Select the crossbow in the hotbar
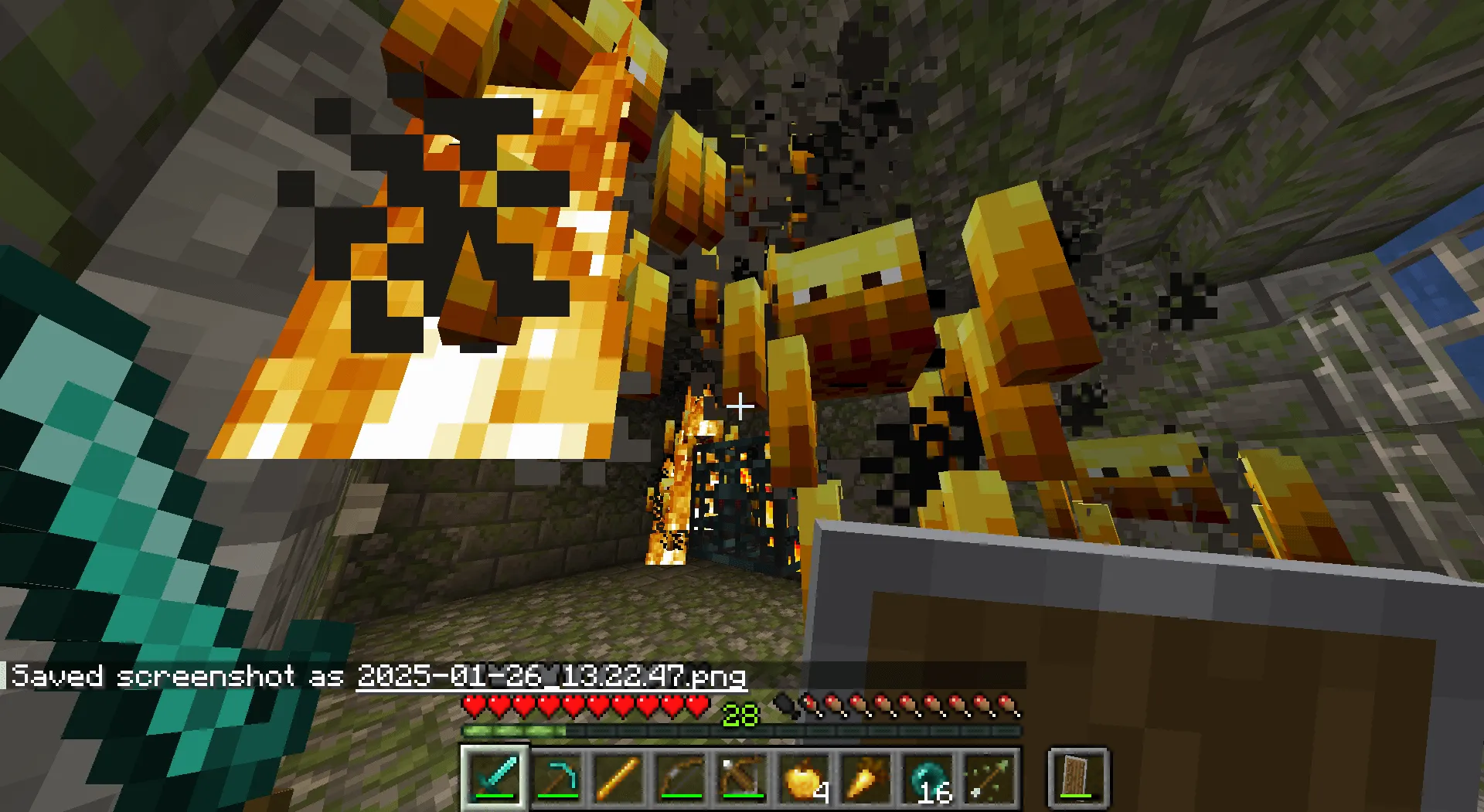The image size is (1484, 812). [742, 779]
